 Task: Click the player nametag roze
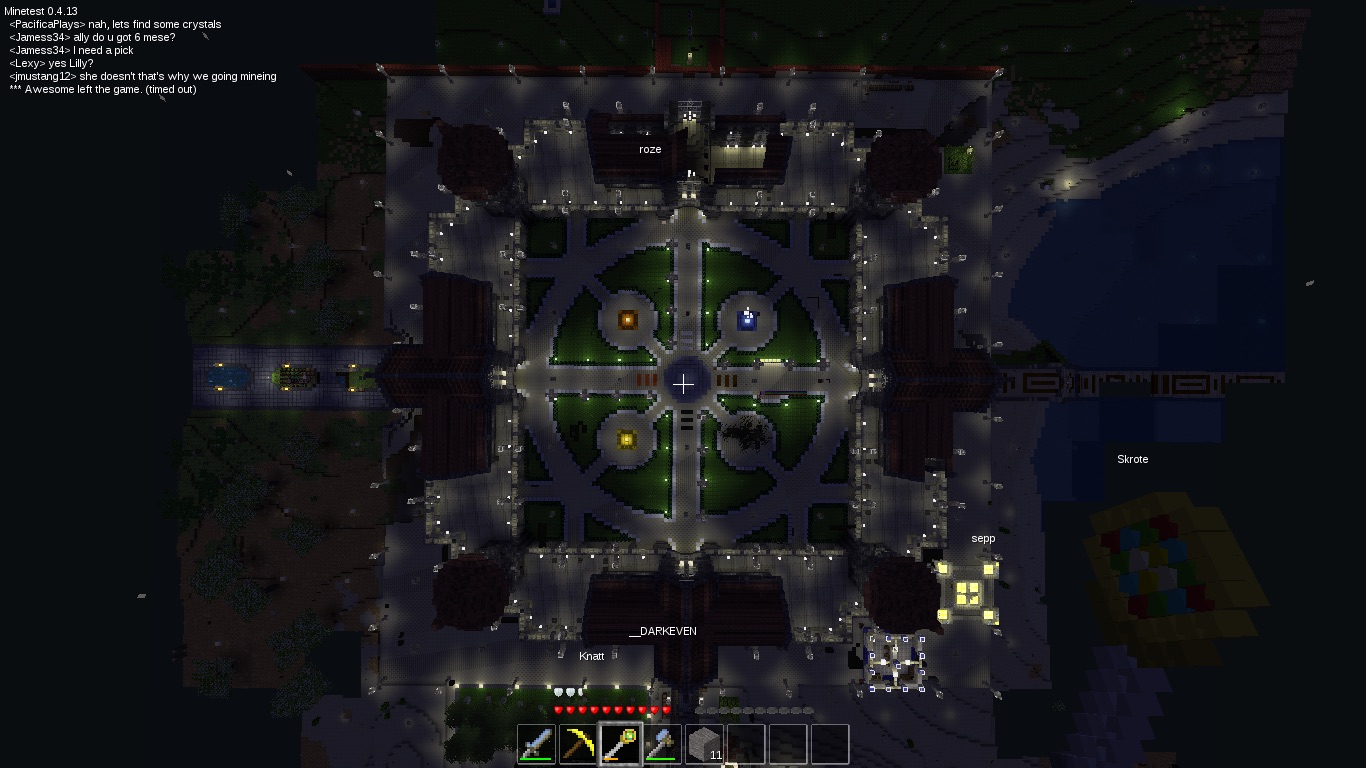point(650,148)
